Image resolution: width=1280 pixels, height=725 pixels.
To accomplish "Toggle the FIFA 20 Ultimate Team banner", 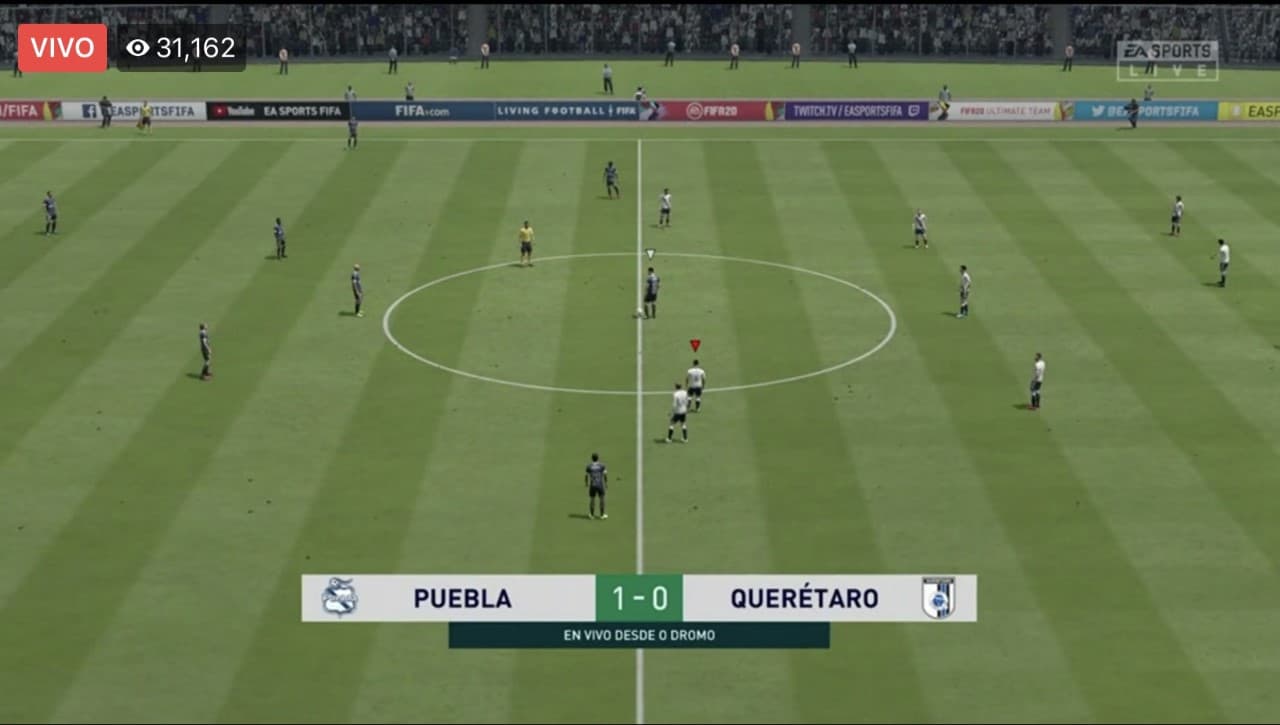I will coord(1006,111).
